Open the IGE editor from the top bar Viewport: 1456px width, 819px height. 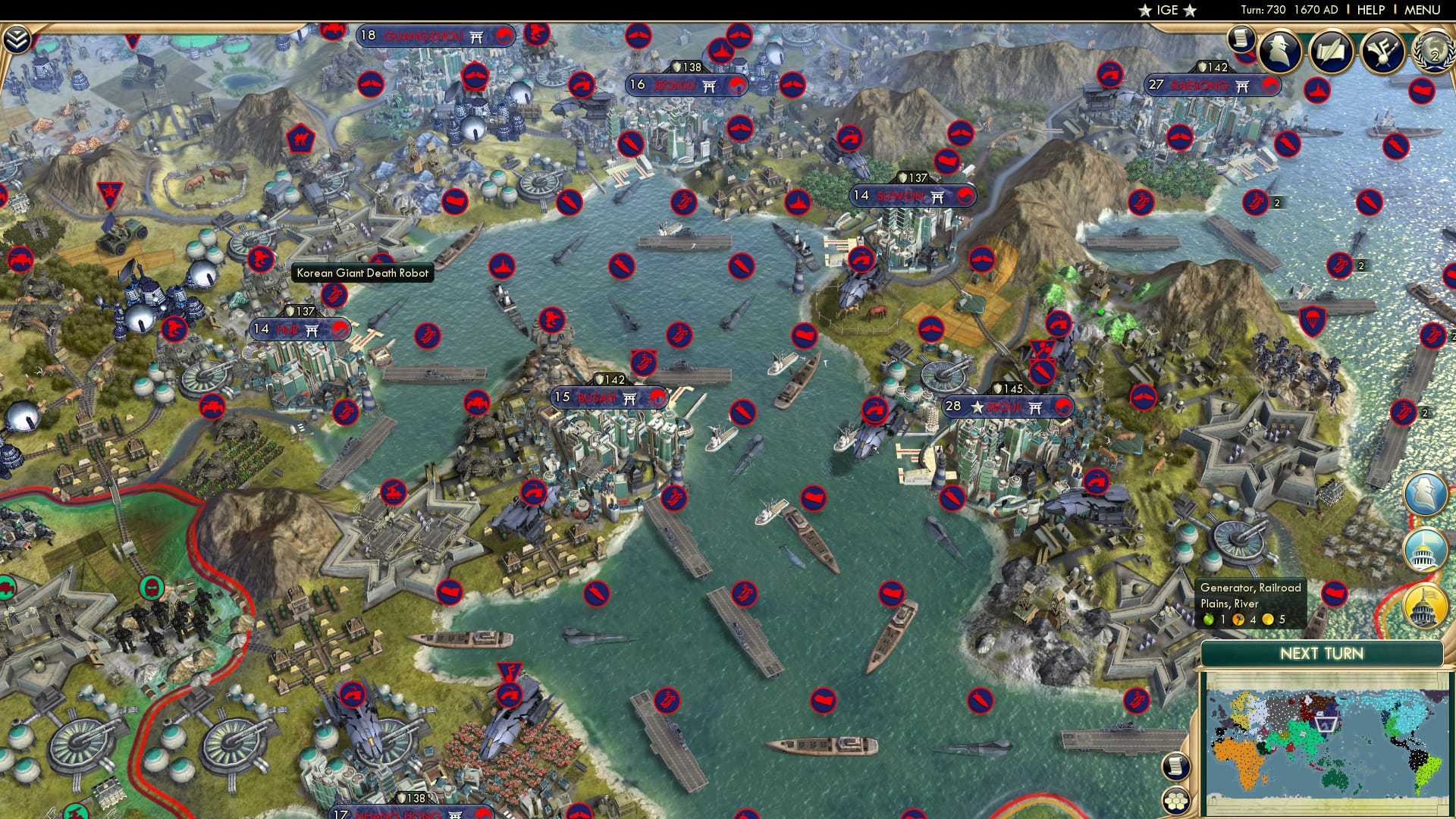tap(1168, 11)
